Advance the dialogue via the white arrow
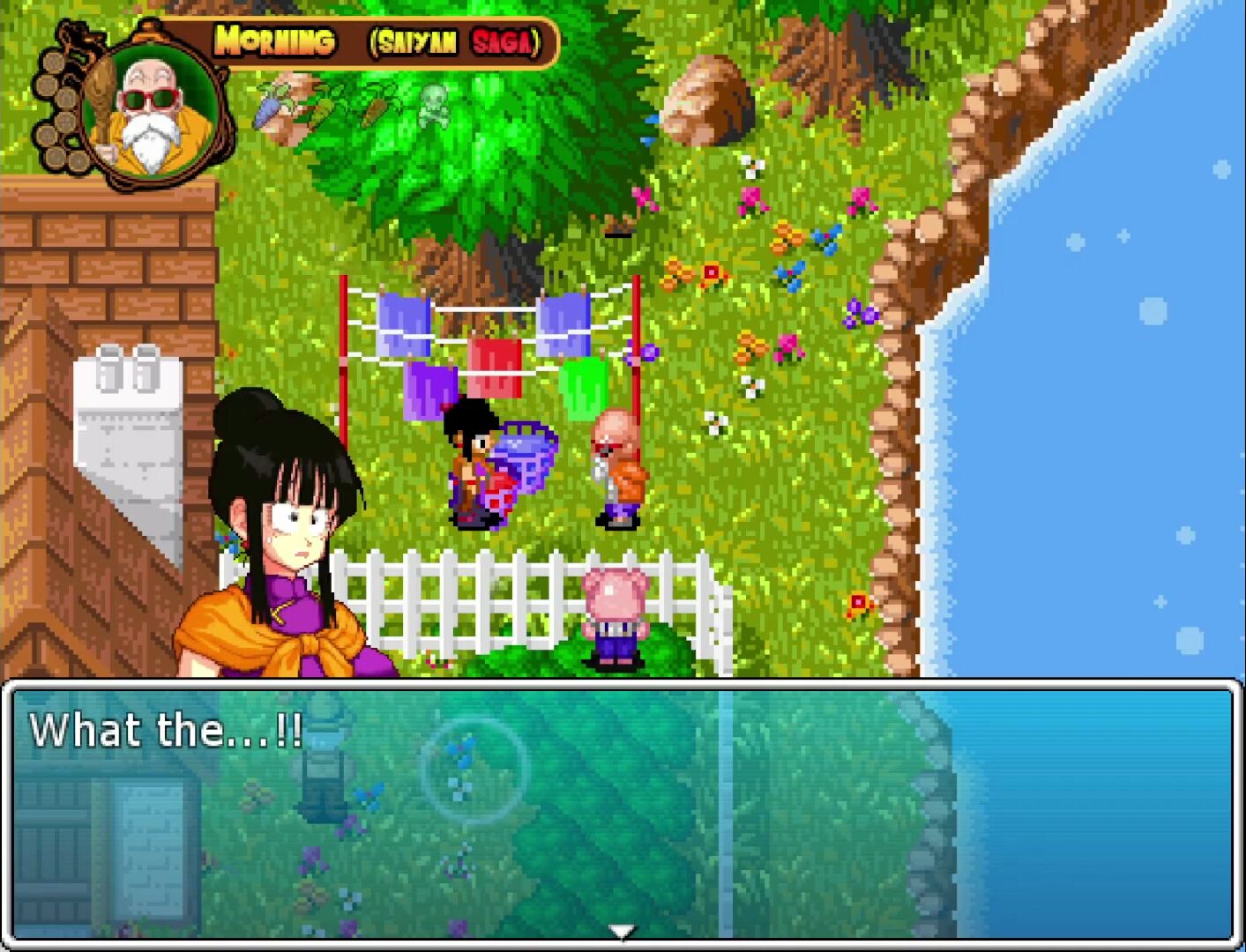 [622, 931]
